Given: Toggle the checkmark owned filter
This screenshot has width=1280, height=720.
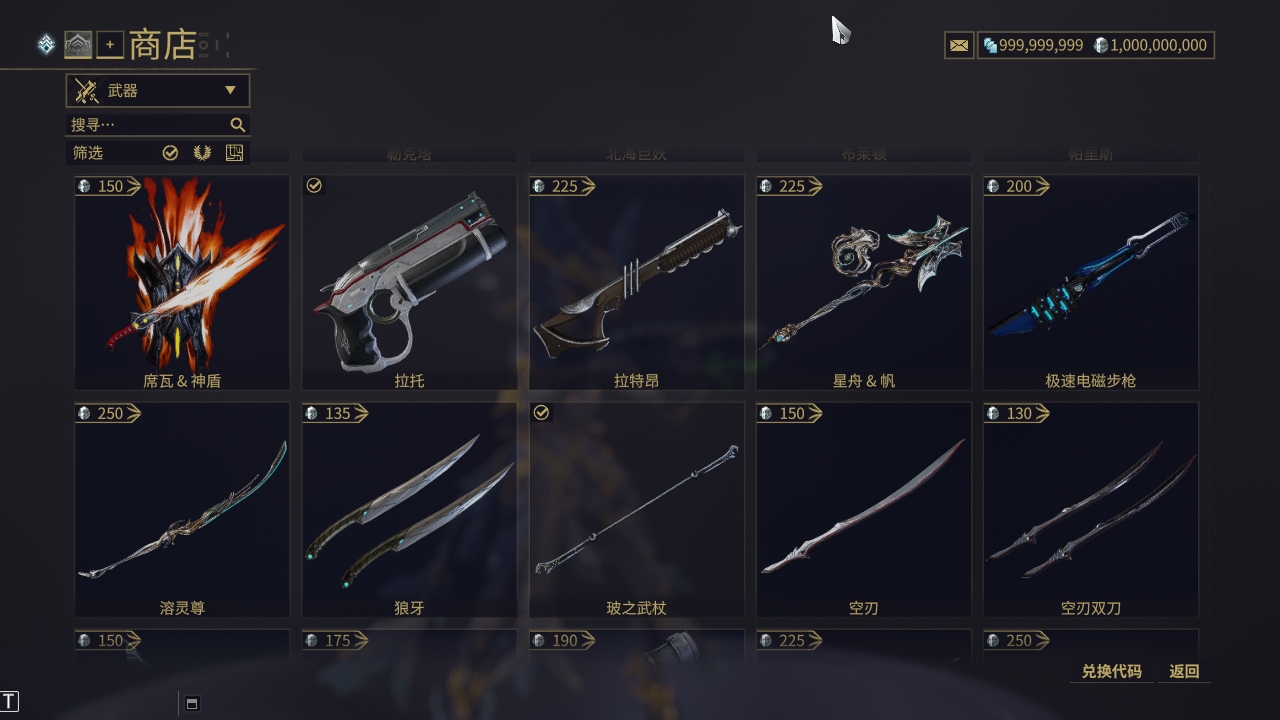Looking at the screenshot, I should 170,153.
